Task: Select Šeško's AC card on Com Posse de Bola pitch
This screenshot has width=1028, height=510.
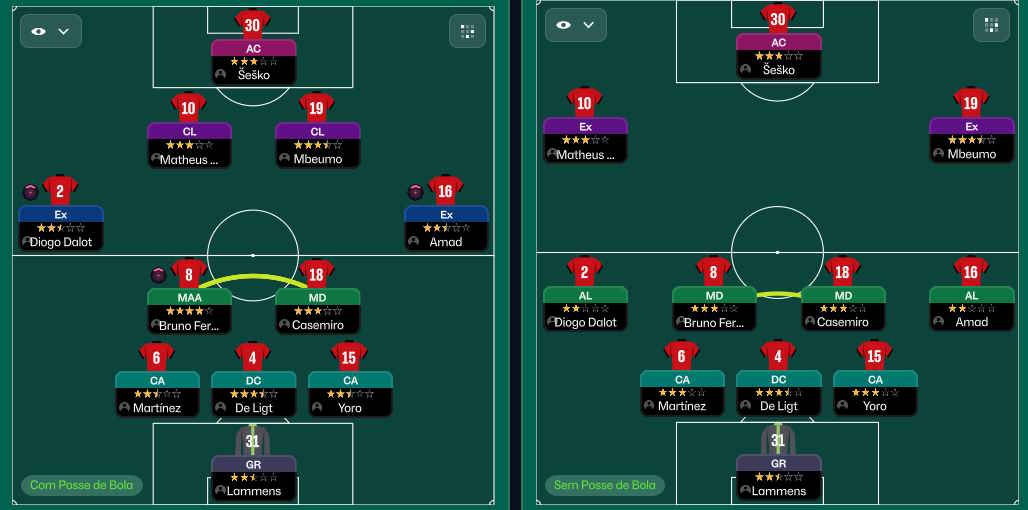Action: pyautogui.click(x=253, y=60)
